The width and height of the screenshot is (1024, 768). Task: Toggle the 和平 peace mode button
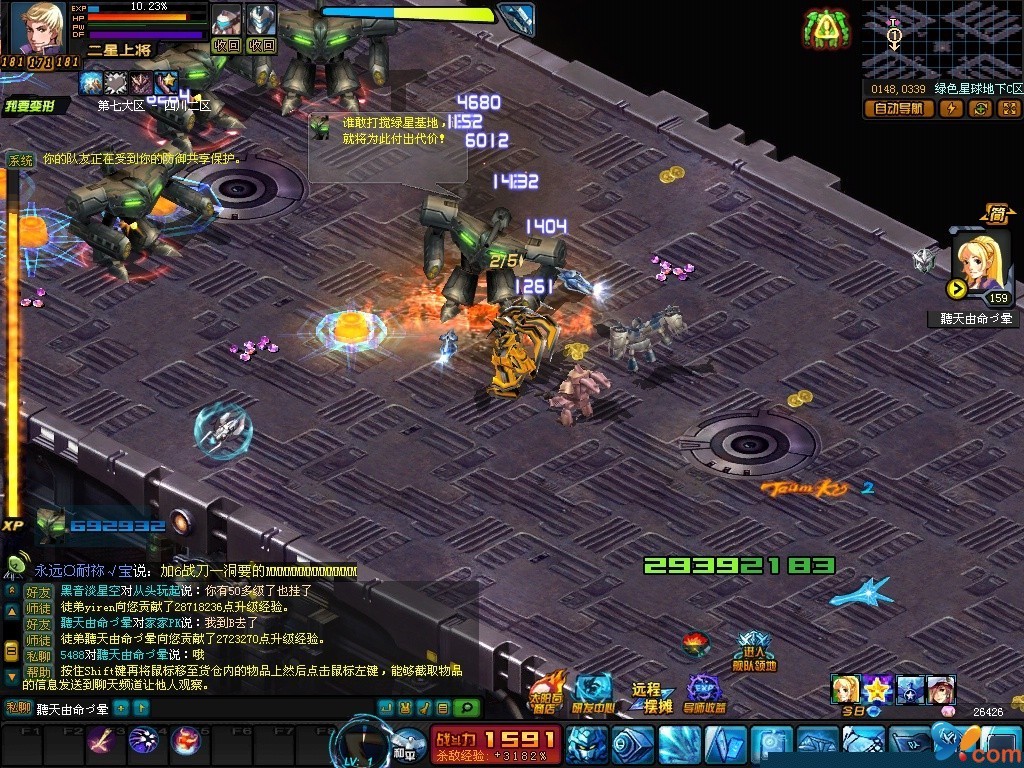point(405,742)
